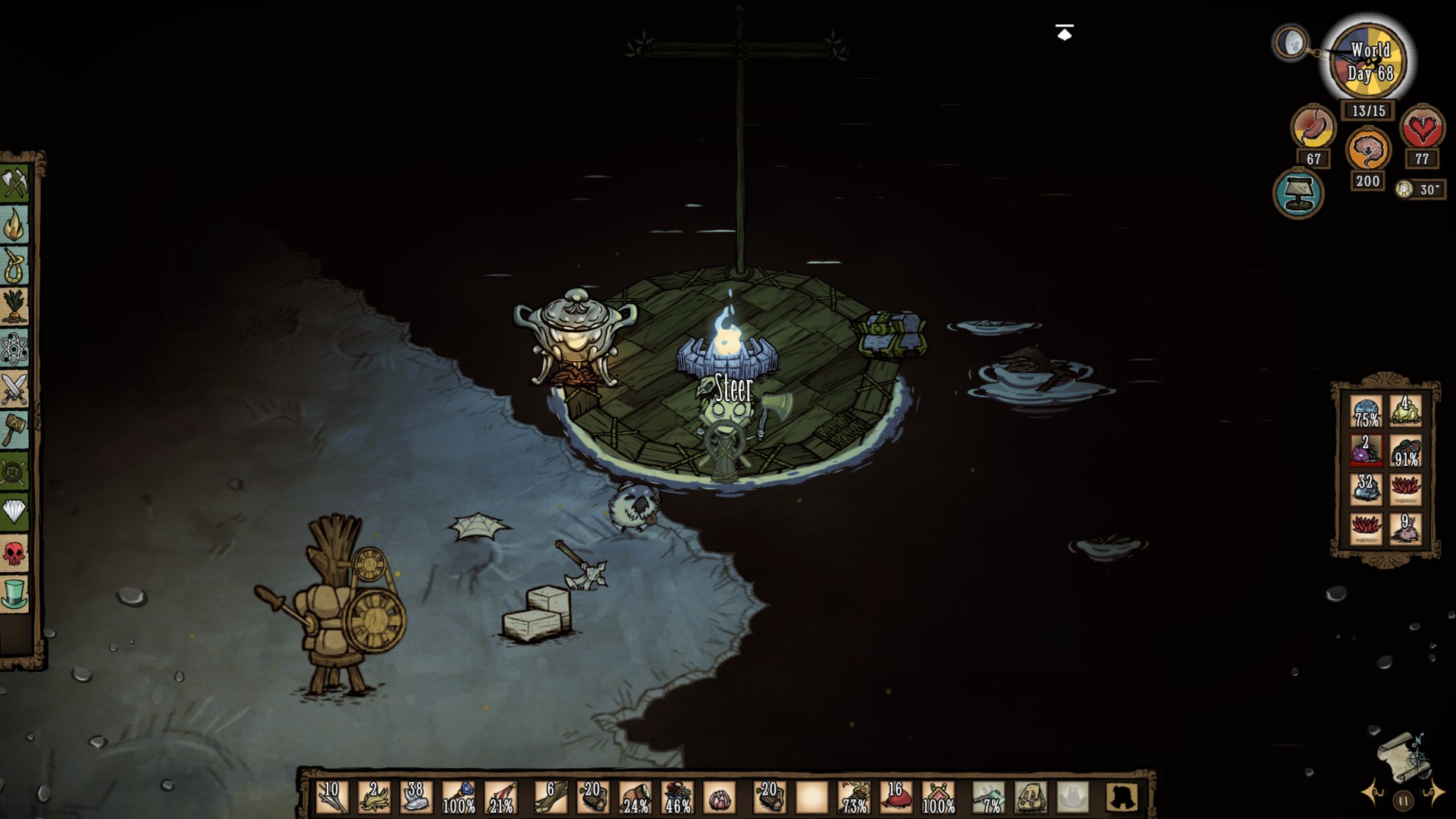Pick the flint stack of 38

(416, 798)
